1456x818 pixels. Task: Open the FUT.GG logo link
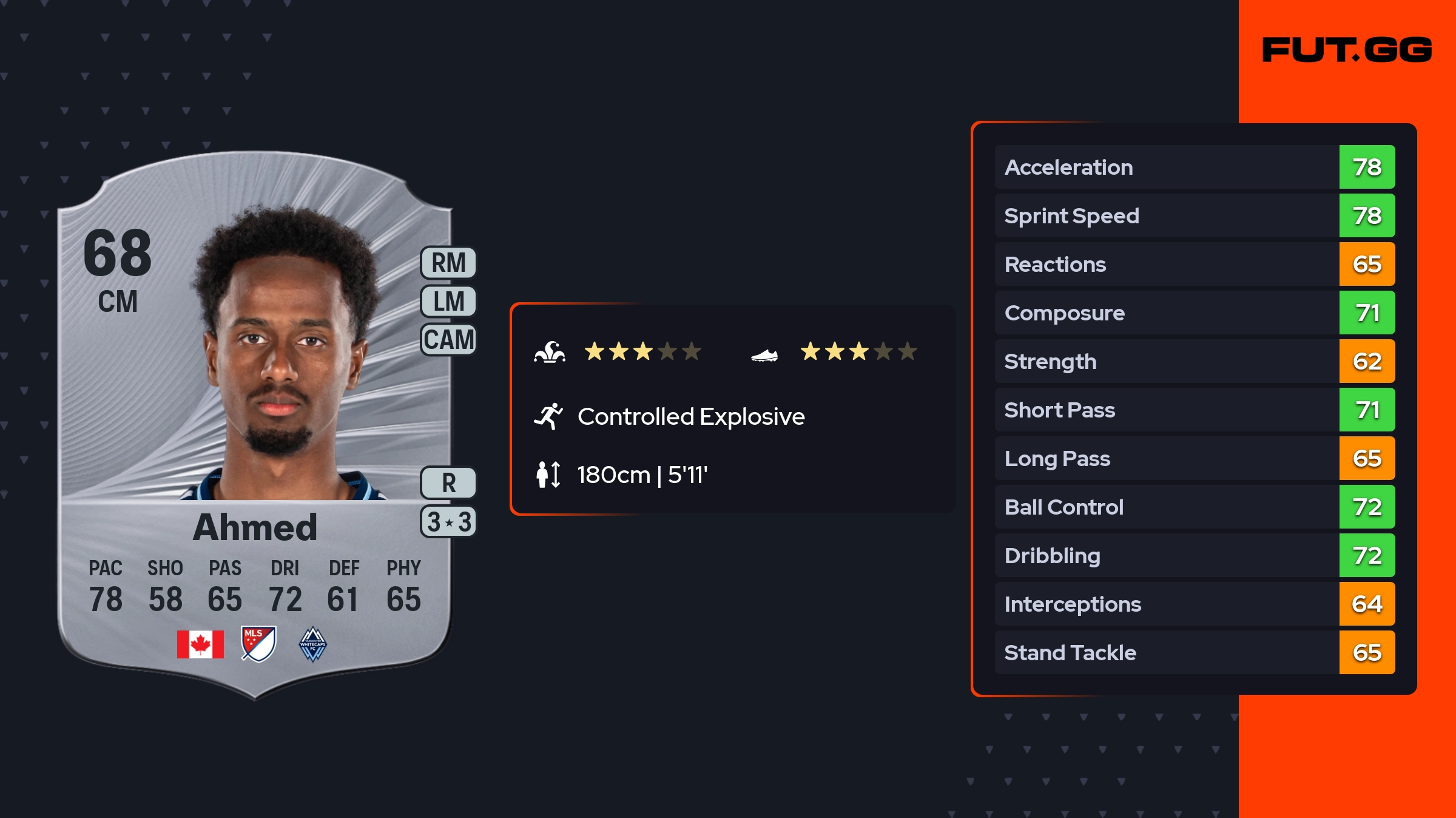(1347, 50)
